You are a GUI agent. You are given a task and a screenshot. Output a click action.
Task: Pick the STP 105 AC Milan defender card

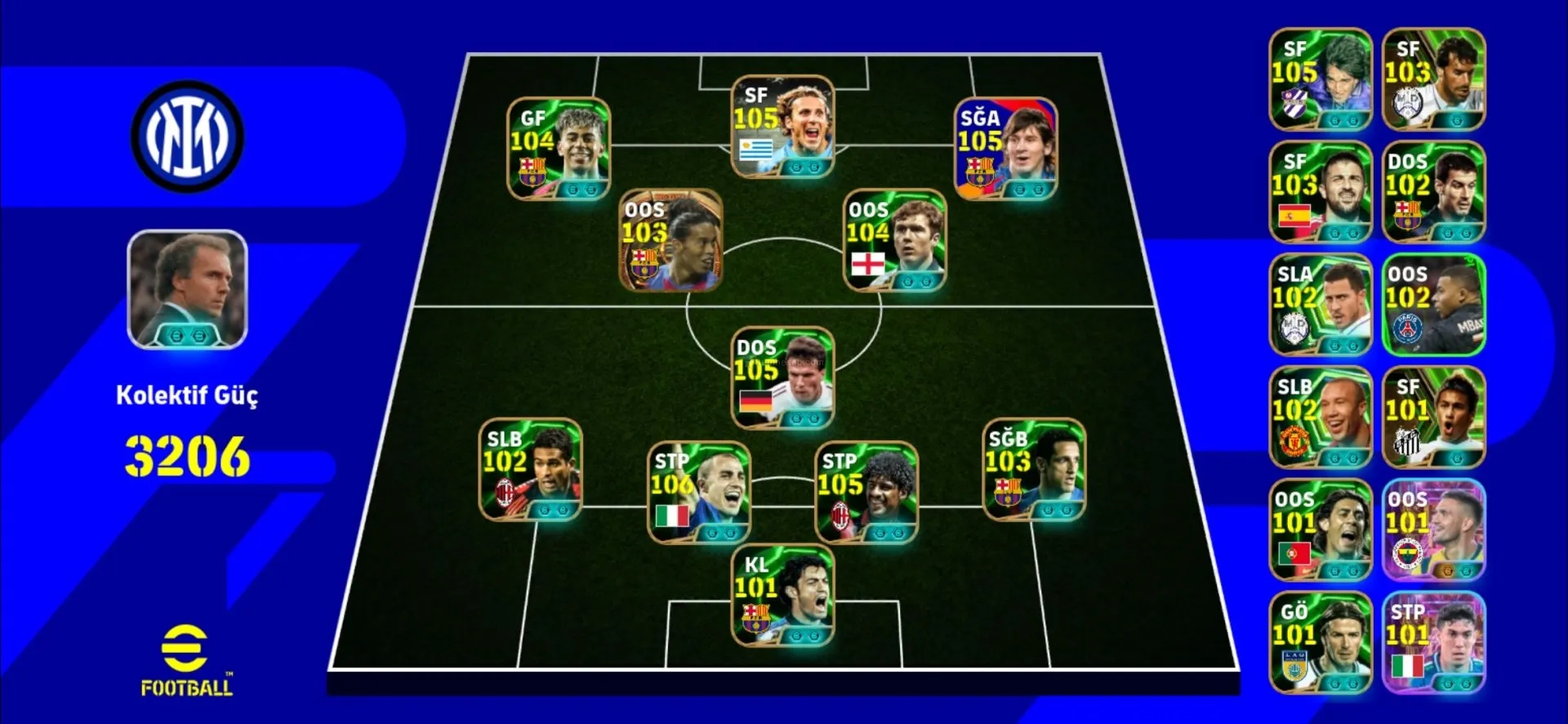point(866,492)
